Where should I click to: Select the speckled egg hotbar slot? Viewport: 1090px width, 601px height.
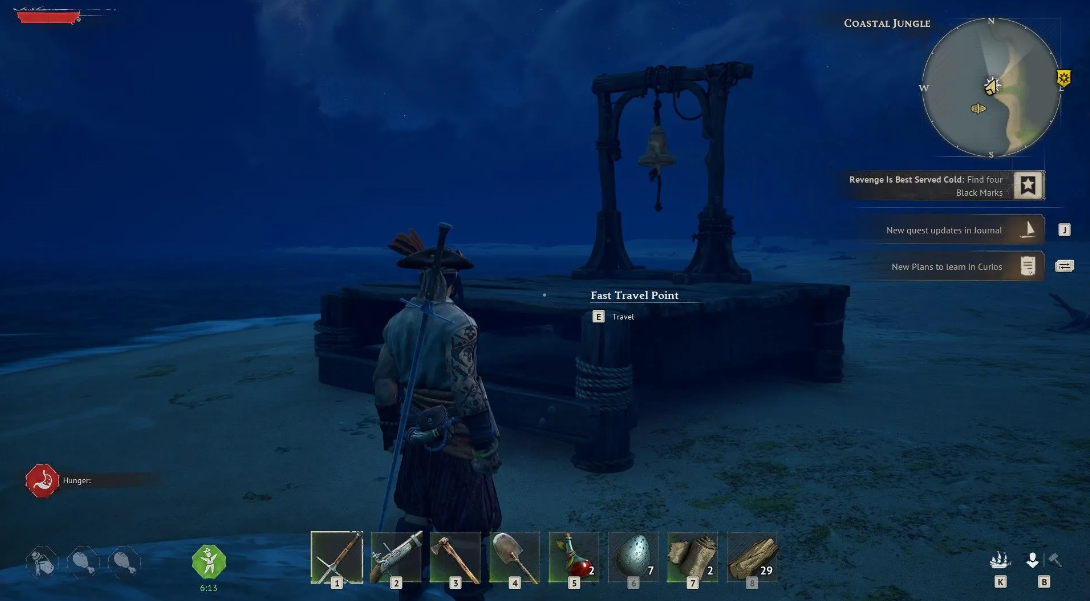pos(633,556)
